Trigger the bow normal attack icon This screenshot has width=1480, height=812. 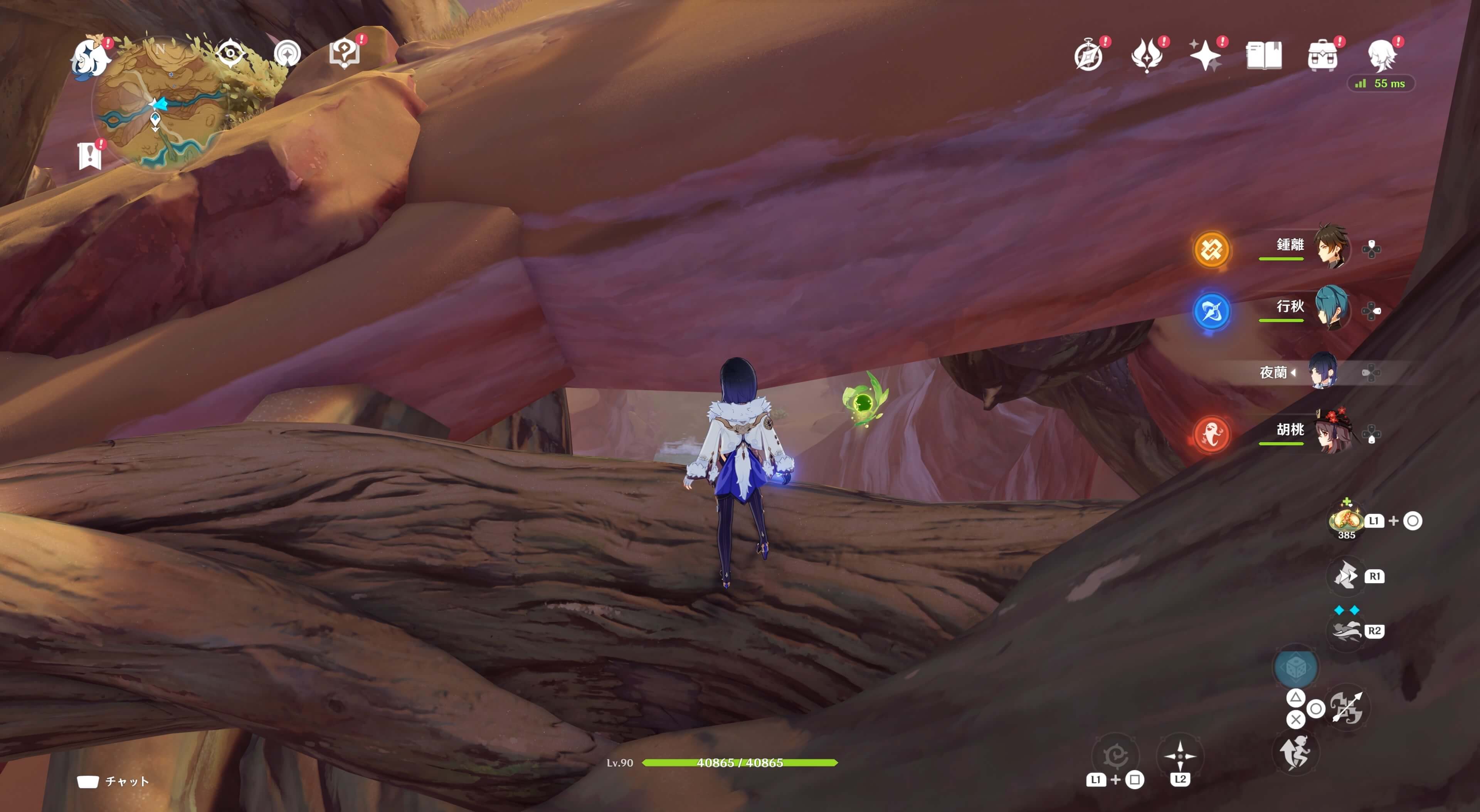tap(1346, 708)
